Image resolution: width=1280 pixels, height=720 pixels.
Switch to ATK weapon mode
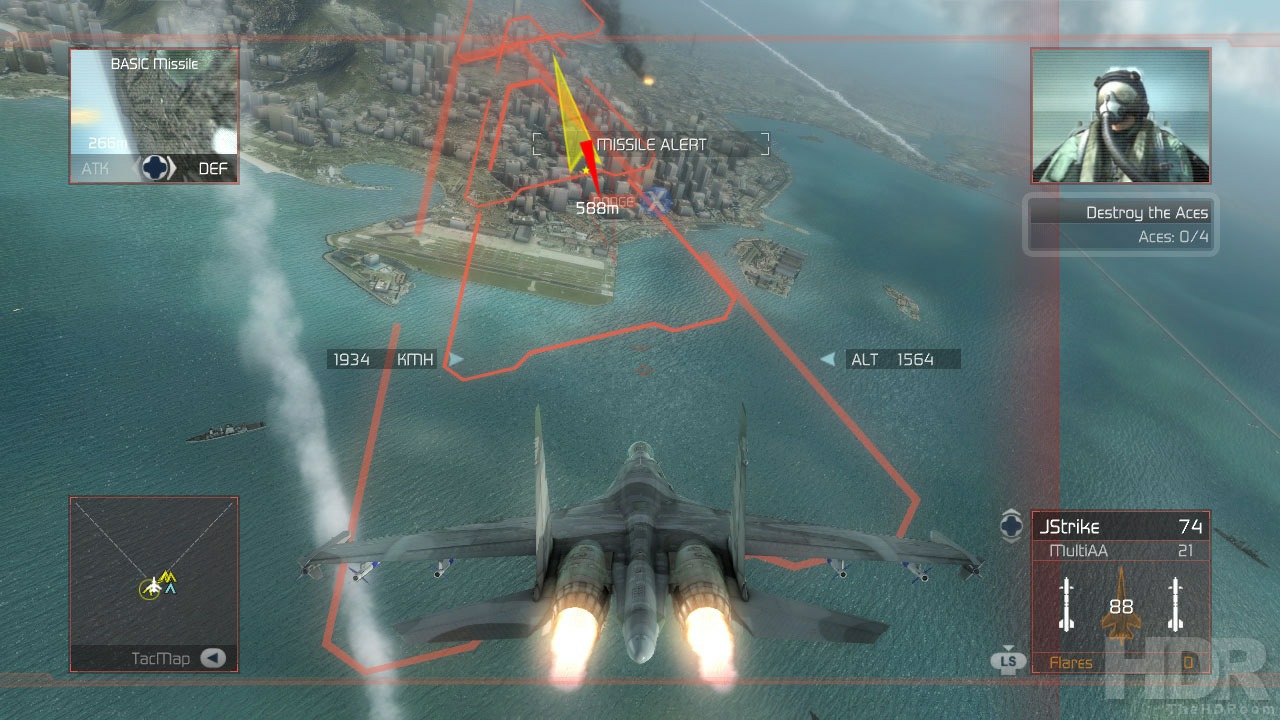pyautogui.click(x=95, y=169)
